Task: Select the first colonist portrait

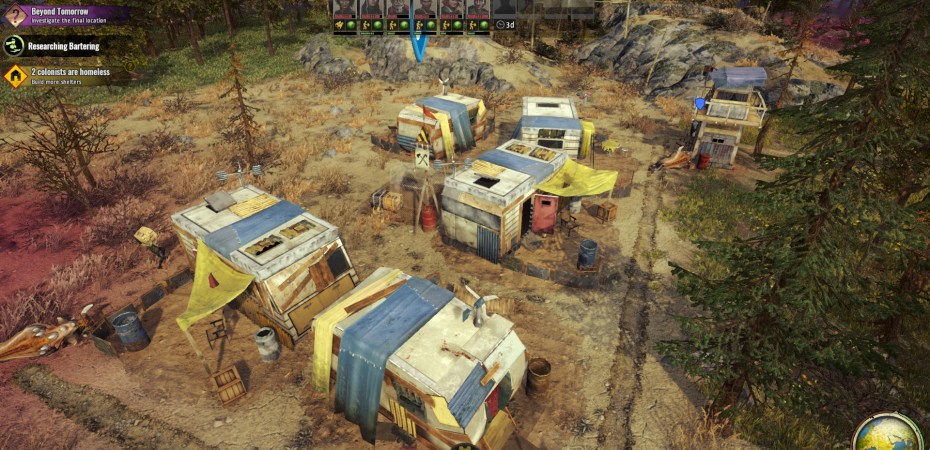Action: pyautogui.click(x=345, y=8)
